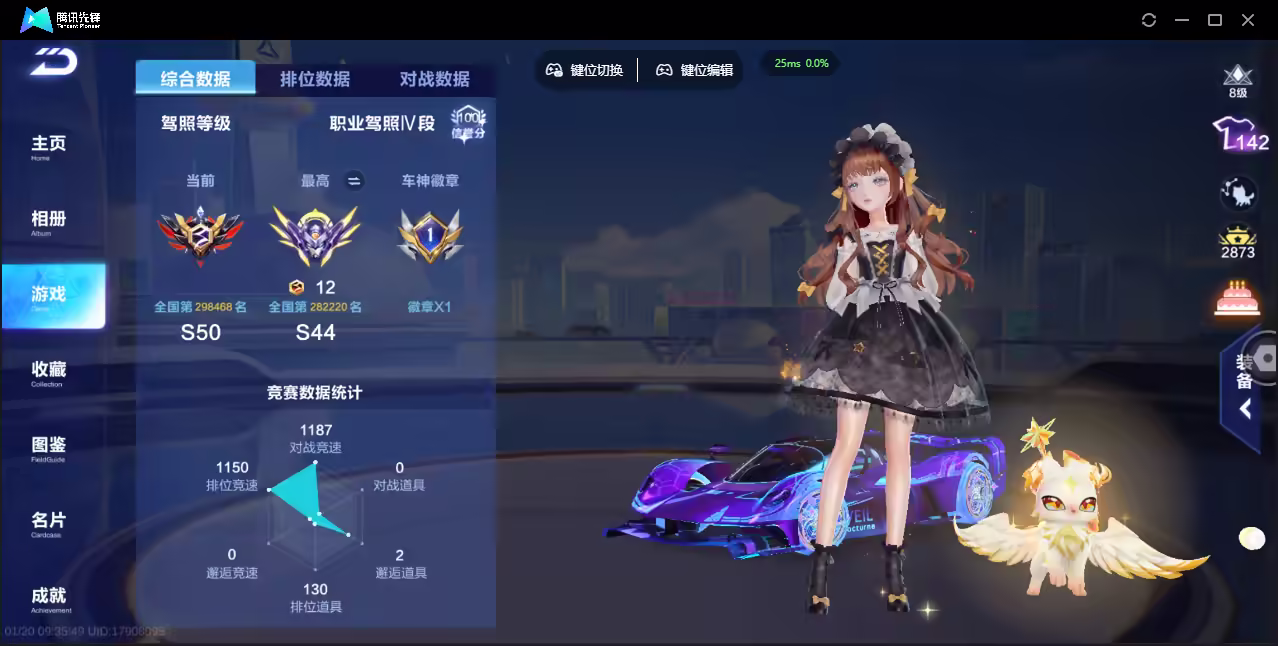Click the back logo in top-left corner
The height and width of the screenshot is (646, 1278).
[x=53, y=60]
